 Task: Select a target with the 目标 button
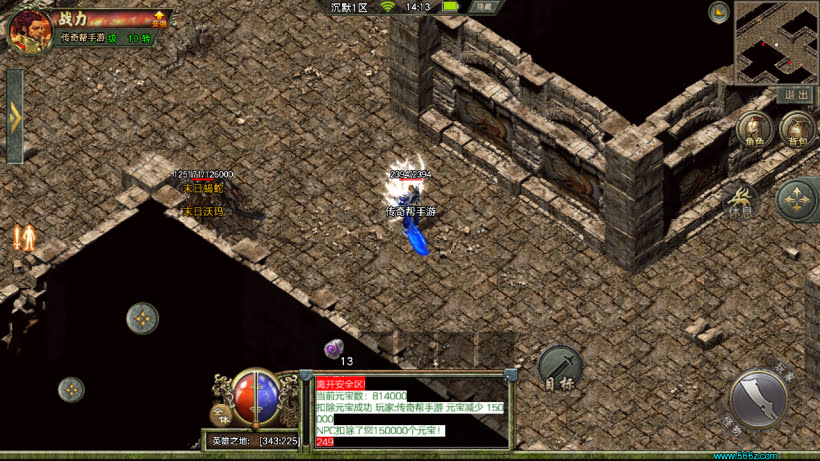(560, 368)
